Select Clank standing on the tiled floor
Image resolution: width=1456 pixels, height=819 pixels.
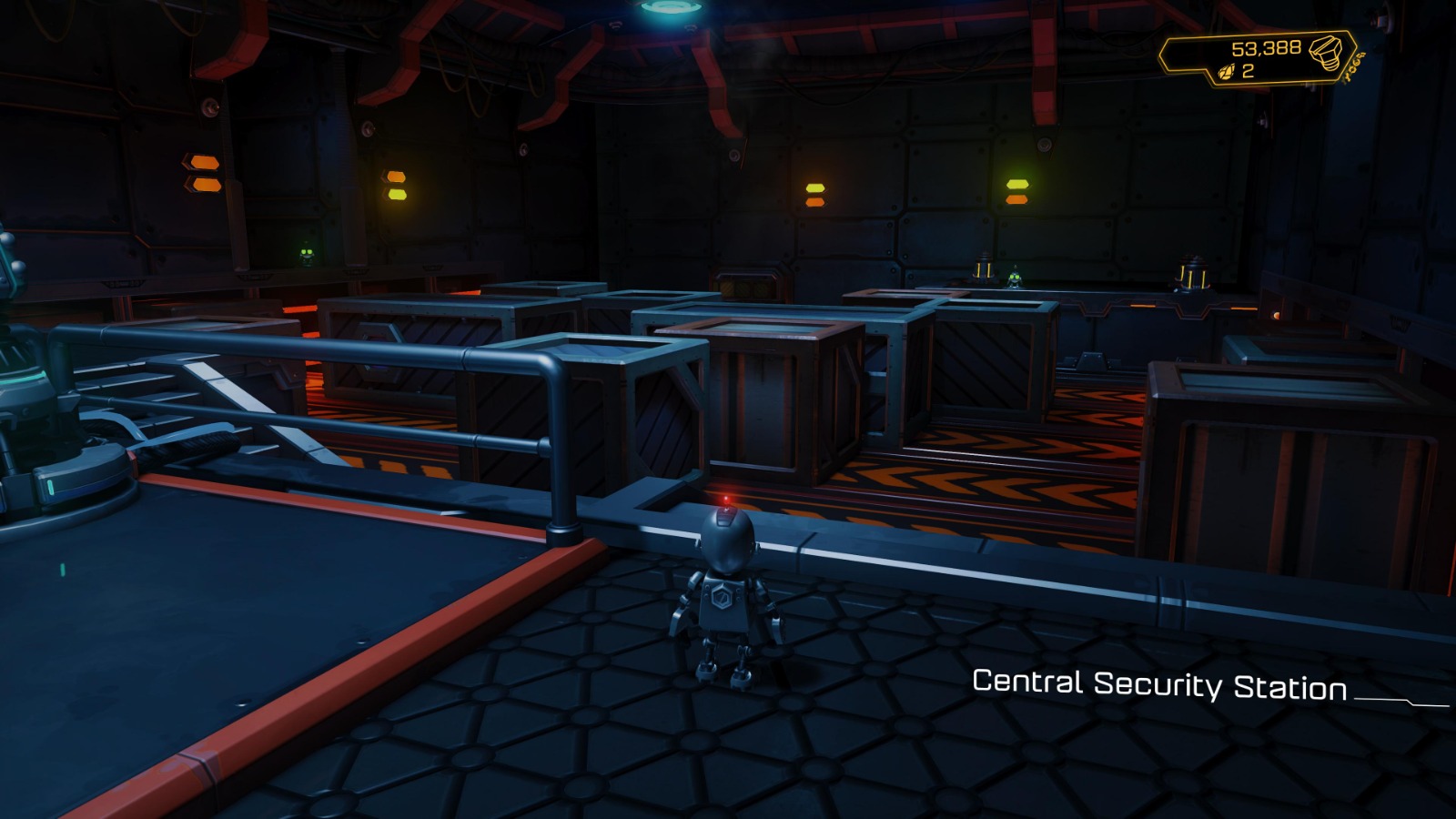point(723,601)
